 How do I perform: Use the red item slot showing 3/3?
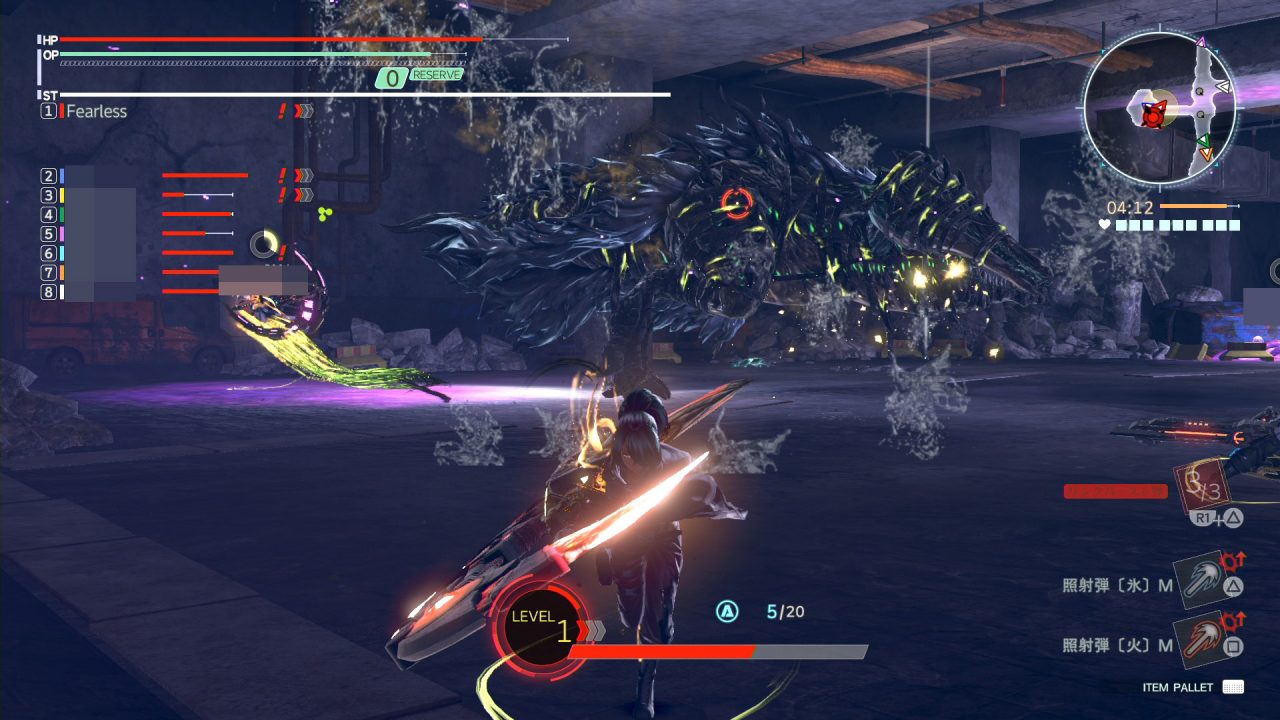click(x=1200, y=487)
